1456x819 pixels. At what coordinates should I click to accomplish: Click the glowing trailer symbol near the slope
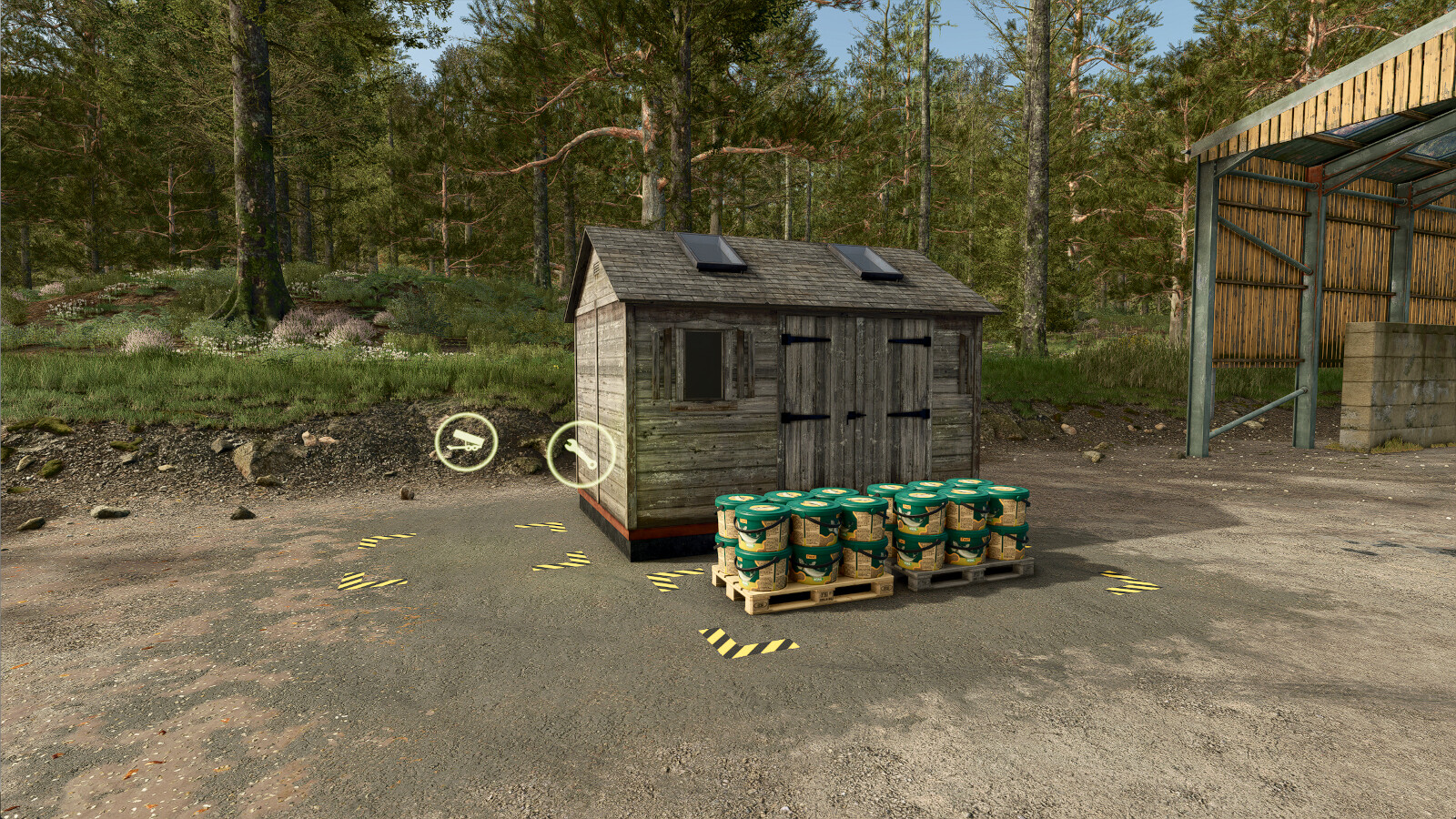click(467, 442)
